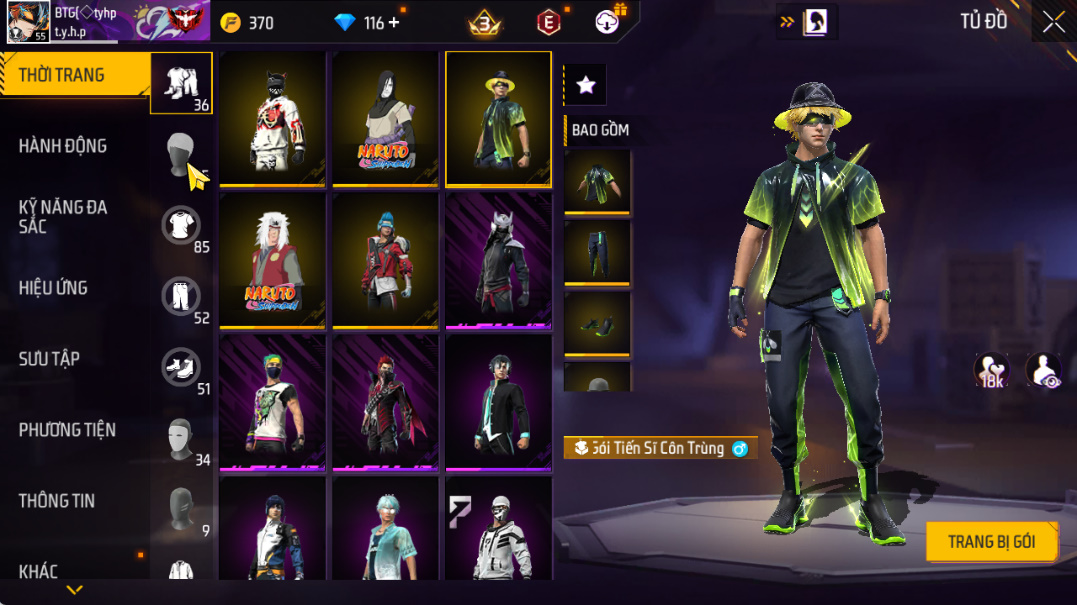The width and height of the screenshot is (1077, 605).
Task: Go to the Phương Tiện tab
Action: [67, 430]
